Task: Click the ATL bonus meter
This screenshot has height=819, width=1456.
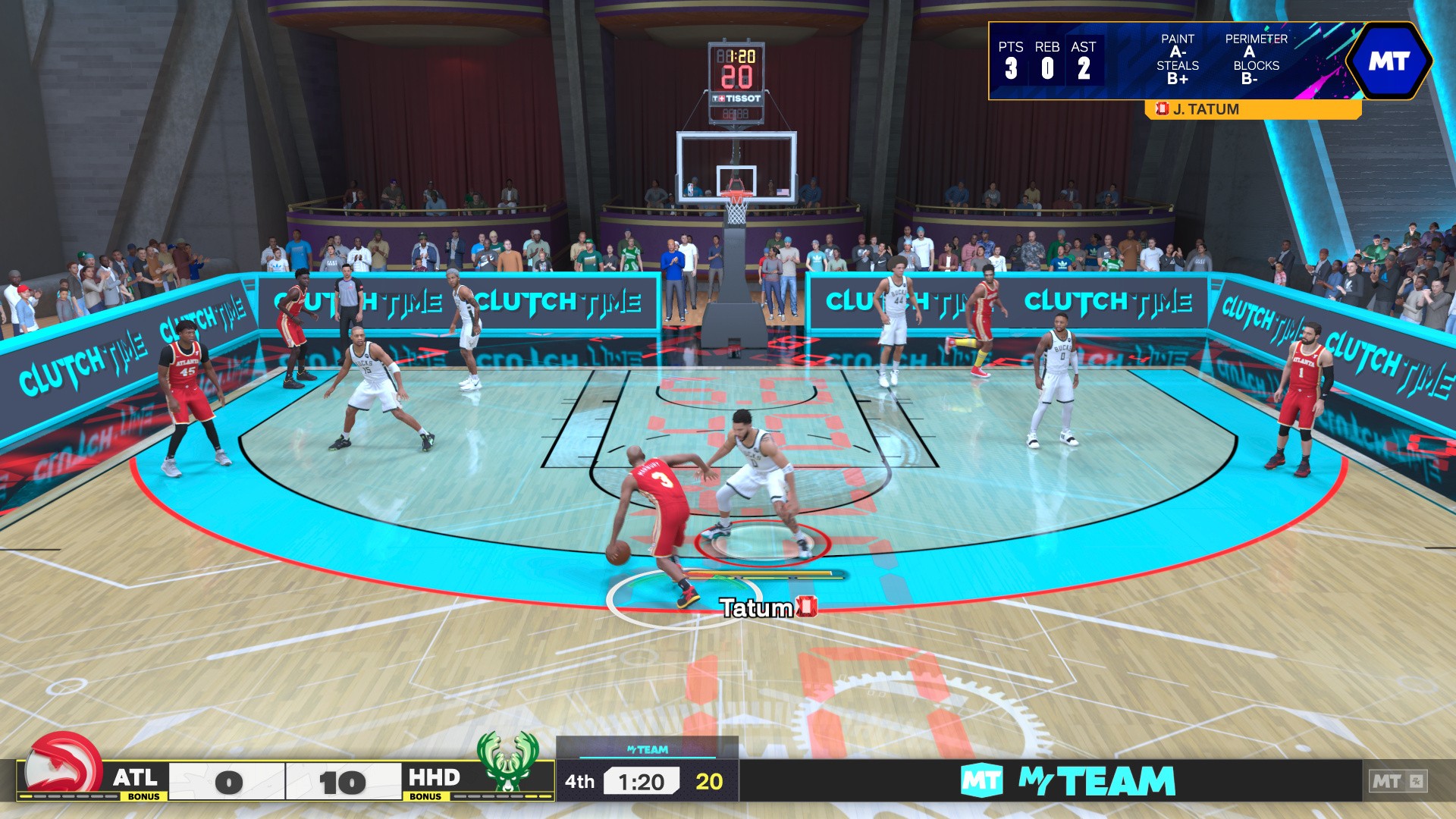Action: [72, 798]
